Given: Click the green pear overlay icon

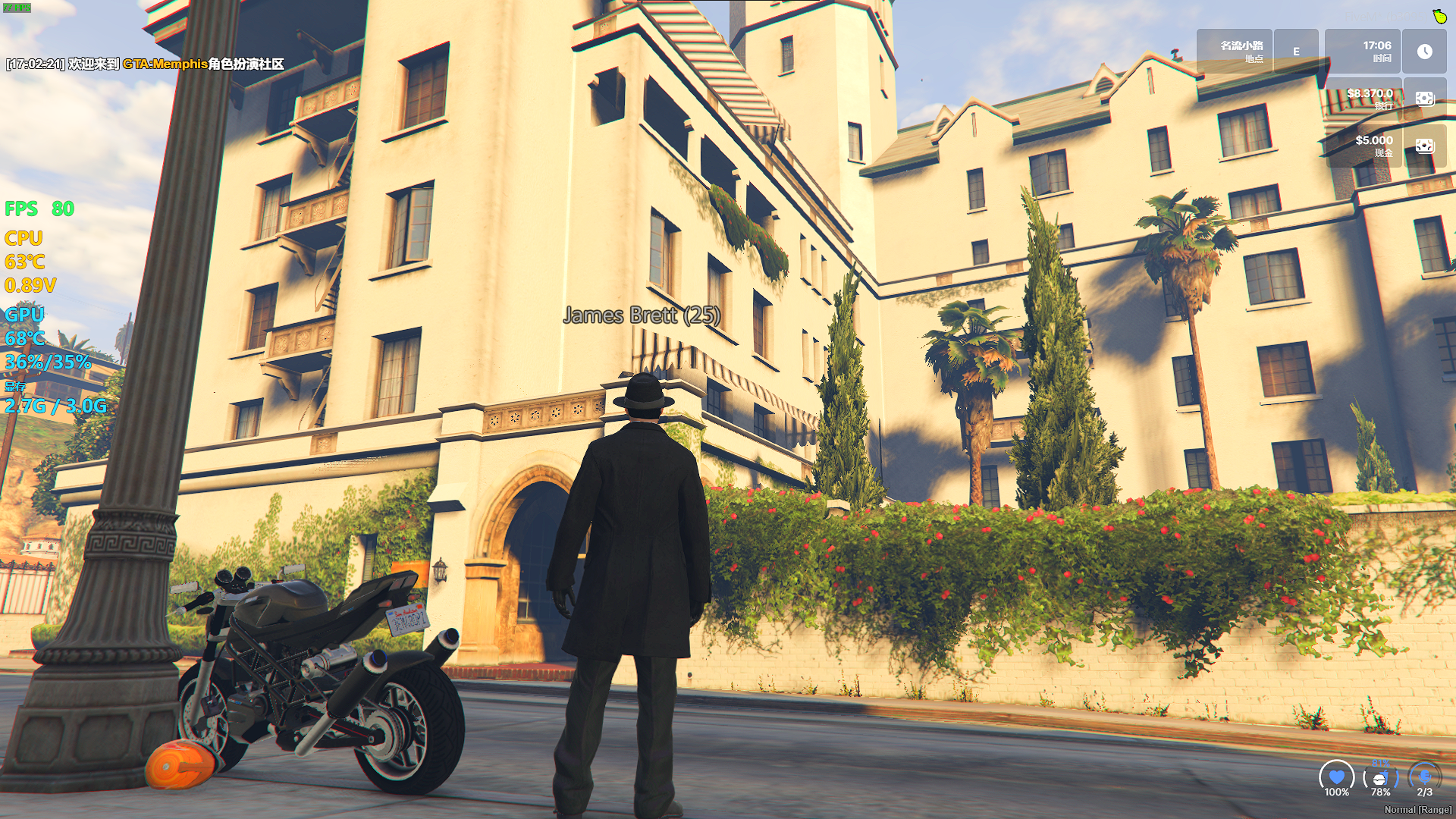Looking at the screenshot, I should [1439, 16].
